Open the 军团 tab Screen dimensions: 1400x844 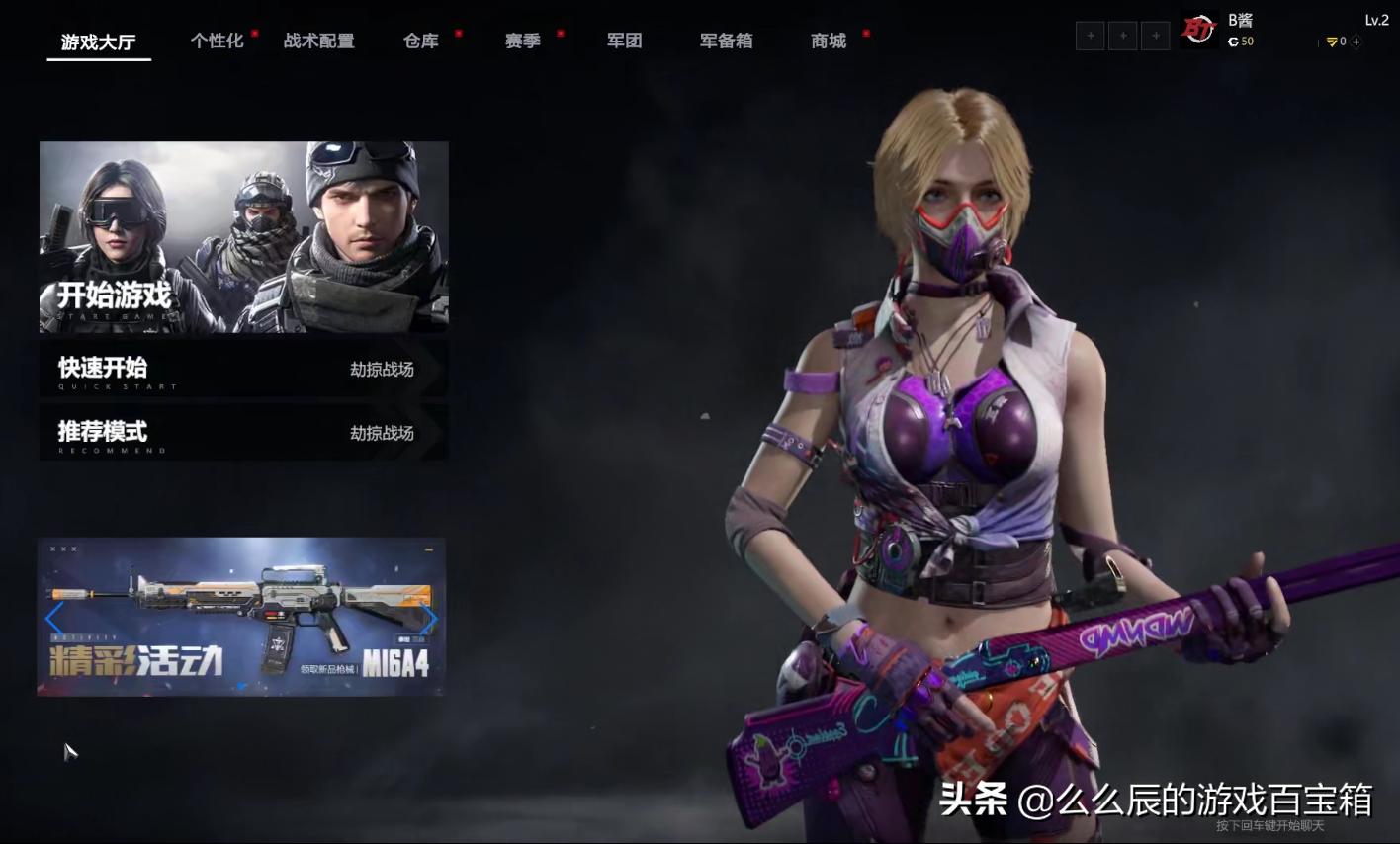tap(624, 41)
